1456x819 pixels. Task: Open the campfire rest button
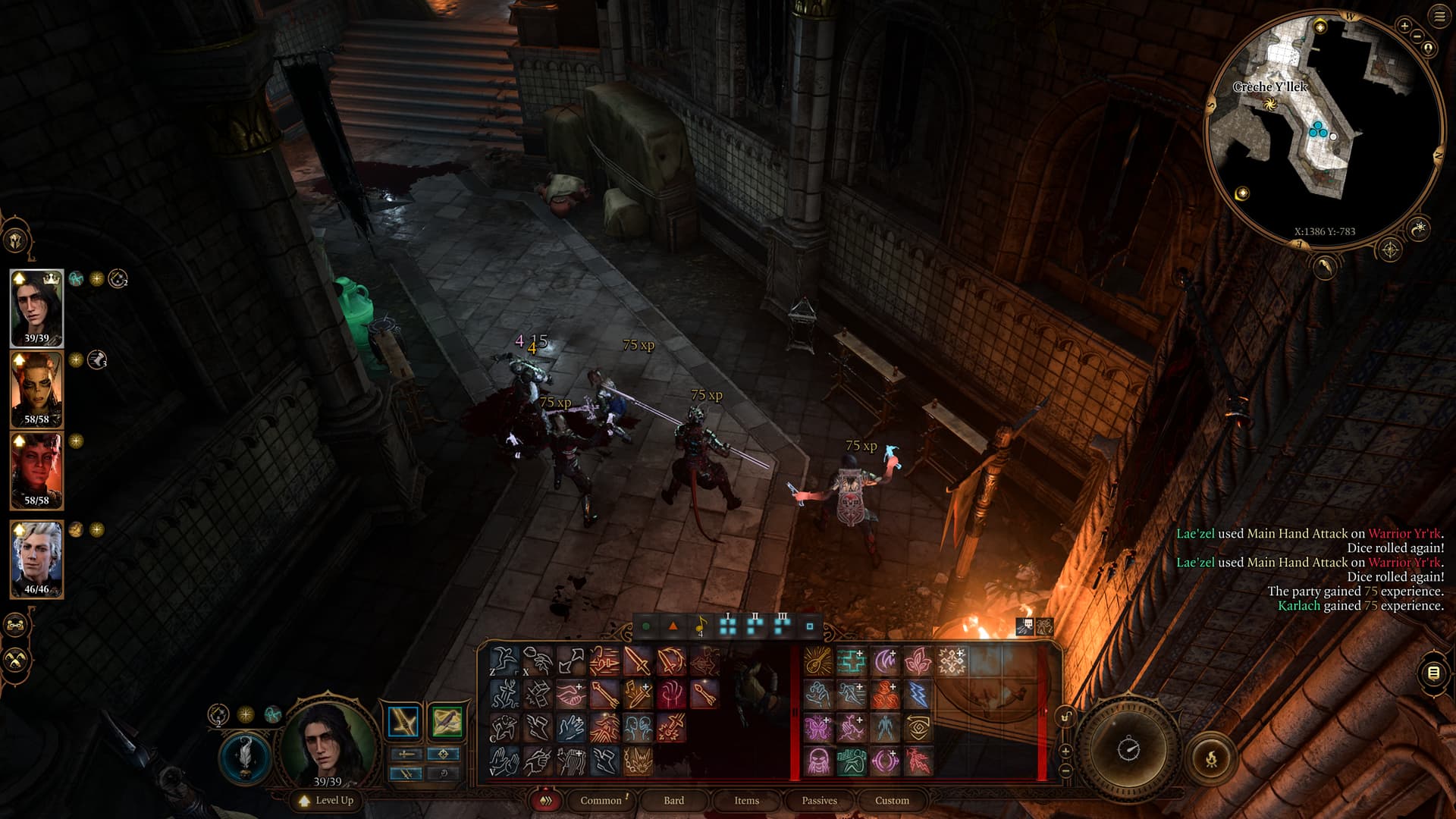click(1211, 758)
